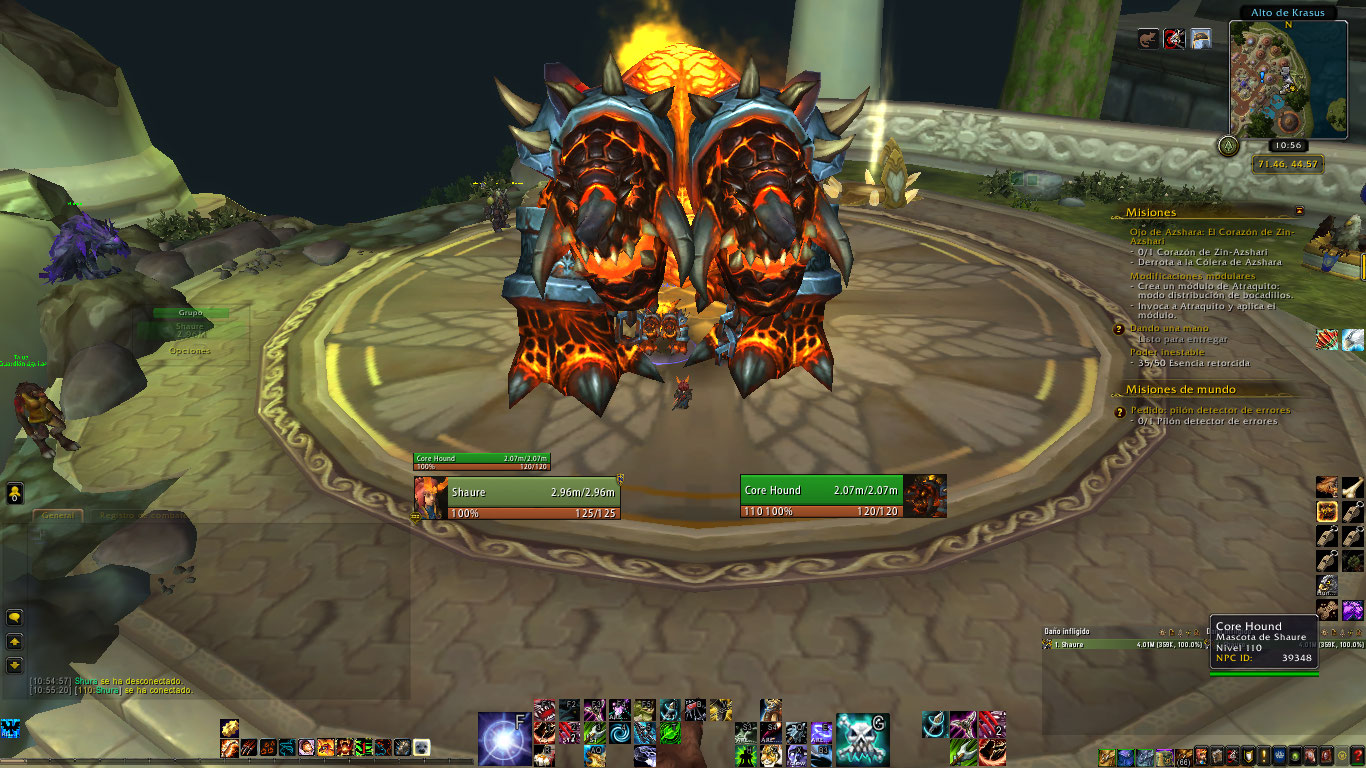Select the Modificaciones modulares quest

pos(1192,276)
